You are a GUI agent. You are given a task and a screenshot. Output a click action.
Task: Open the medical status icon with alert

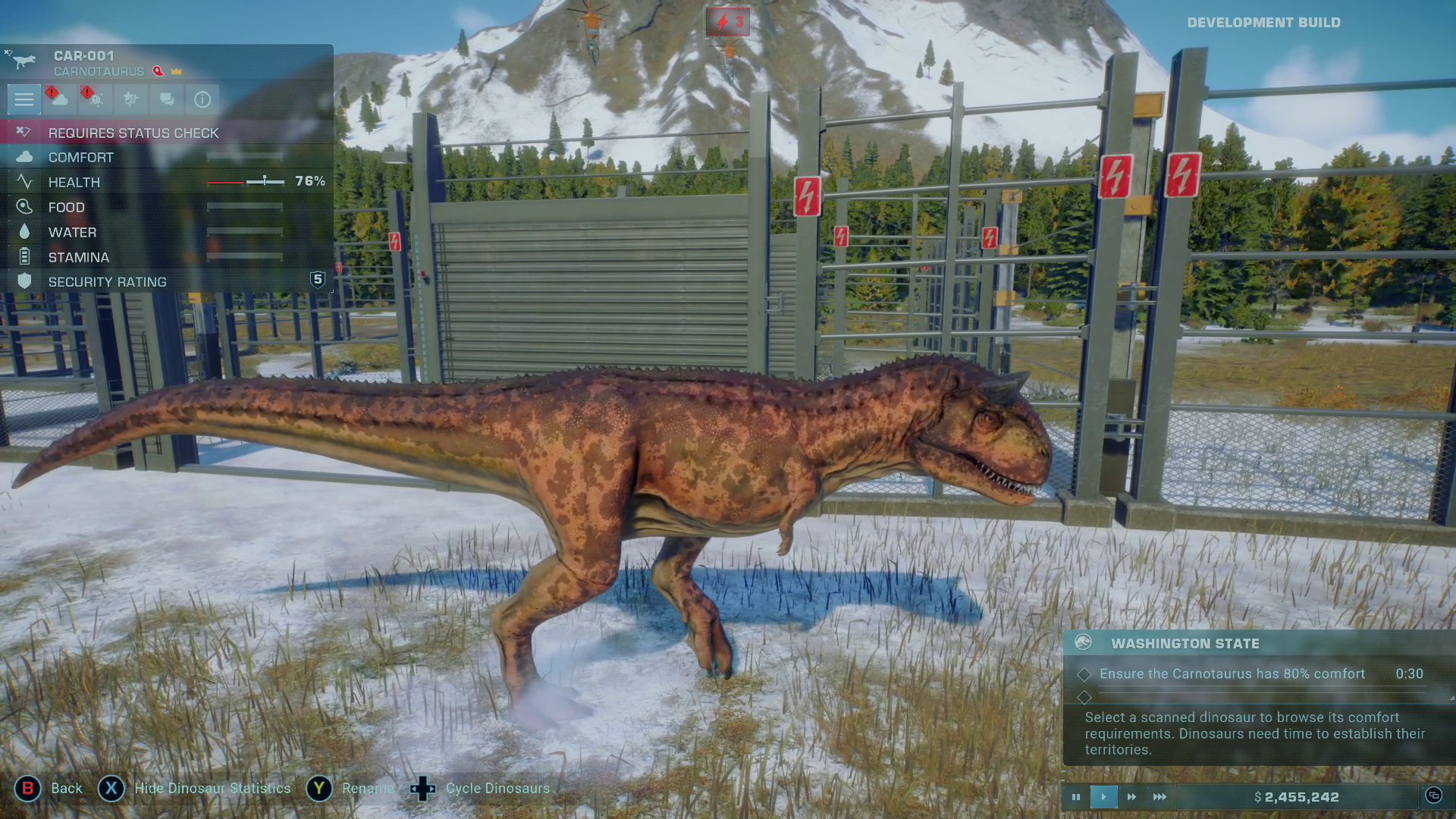tap(94, 99)
